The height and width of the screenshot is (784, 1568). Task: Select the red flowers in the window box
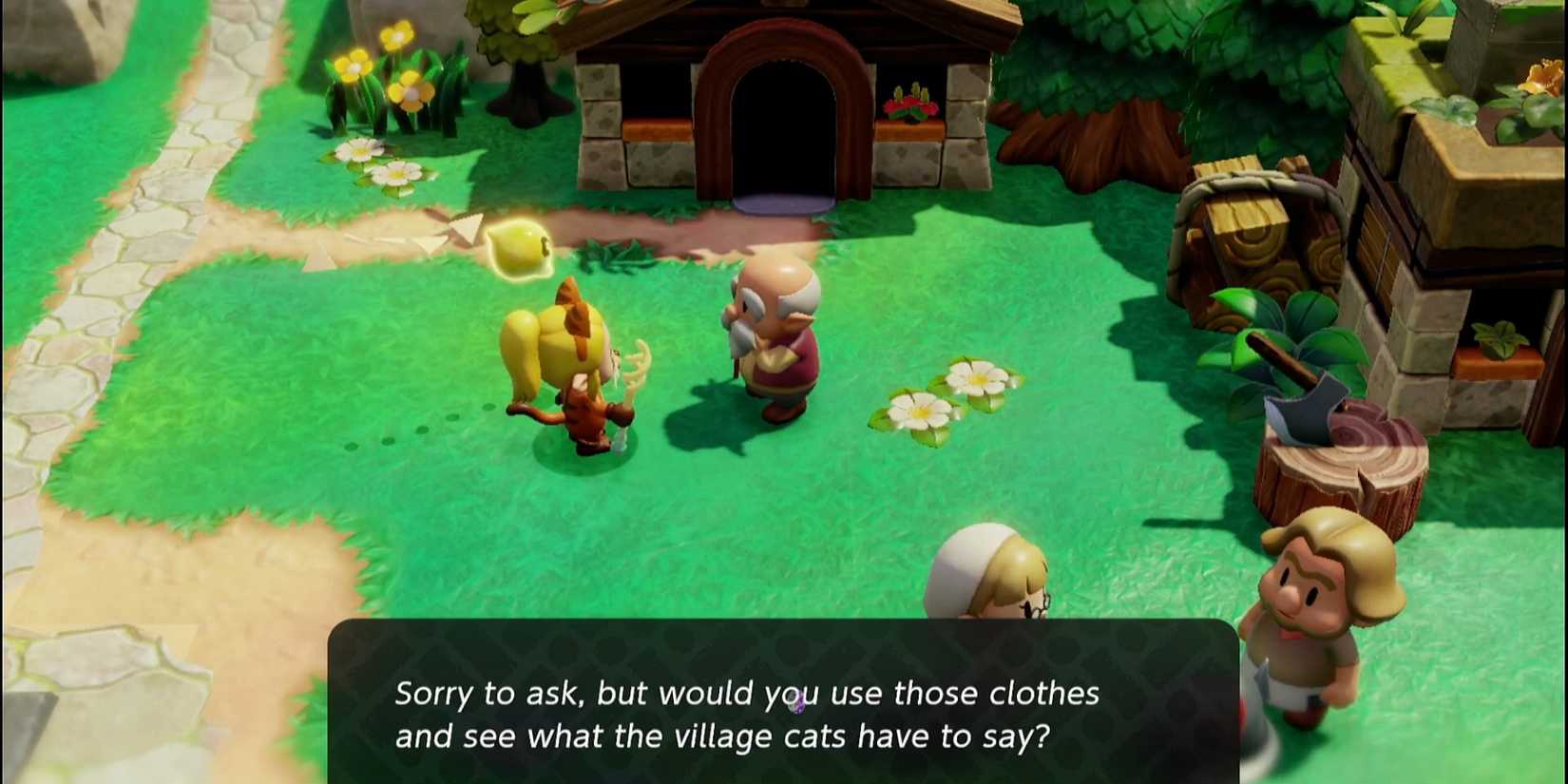coord(908,105)
